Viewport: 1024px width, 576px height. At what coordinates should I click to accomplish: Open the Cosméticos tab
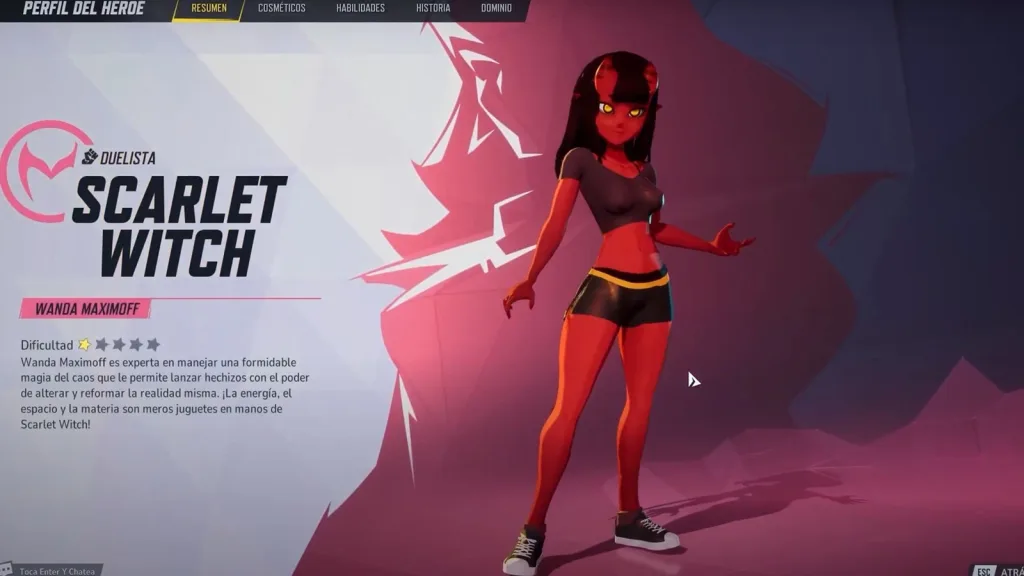pyautogui.click(x=281, y=9)
